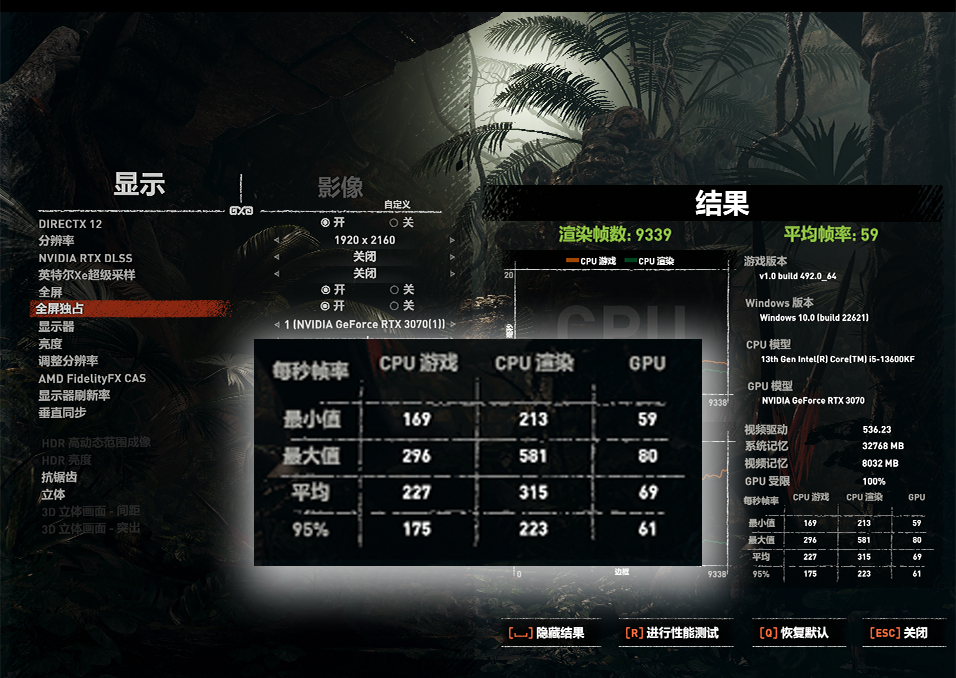This screenshot has width=956, height=678.
Task: Choose the AMD FidelityFX CAS row
Action: [x=92, y=378]
